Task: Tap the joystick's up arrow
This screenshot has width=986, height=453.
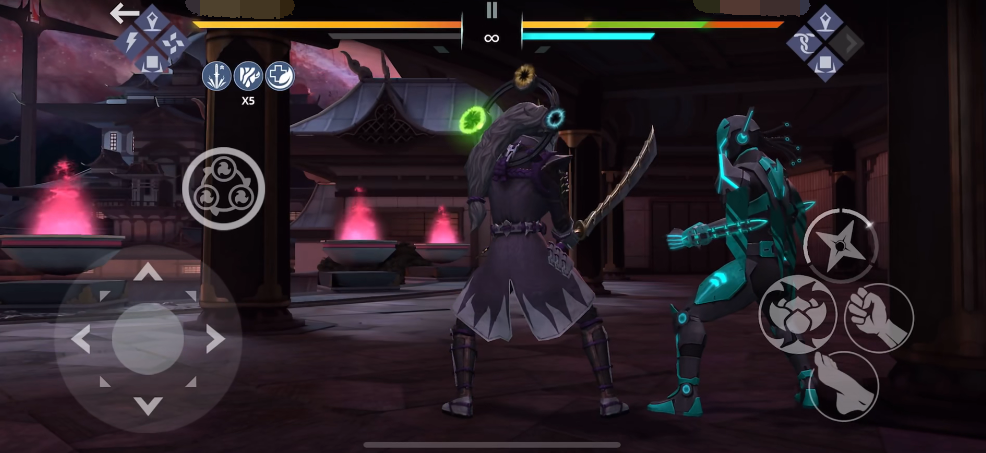Action: [148, 273]
